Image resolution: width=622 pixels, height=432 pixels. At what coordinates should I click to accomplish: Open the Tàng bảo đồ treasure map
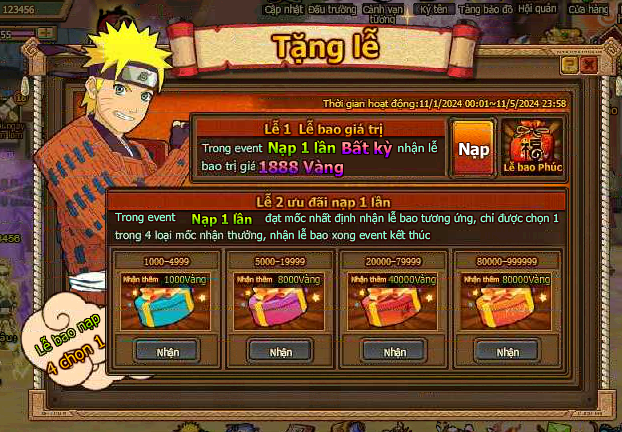click(x=485, y=9)
